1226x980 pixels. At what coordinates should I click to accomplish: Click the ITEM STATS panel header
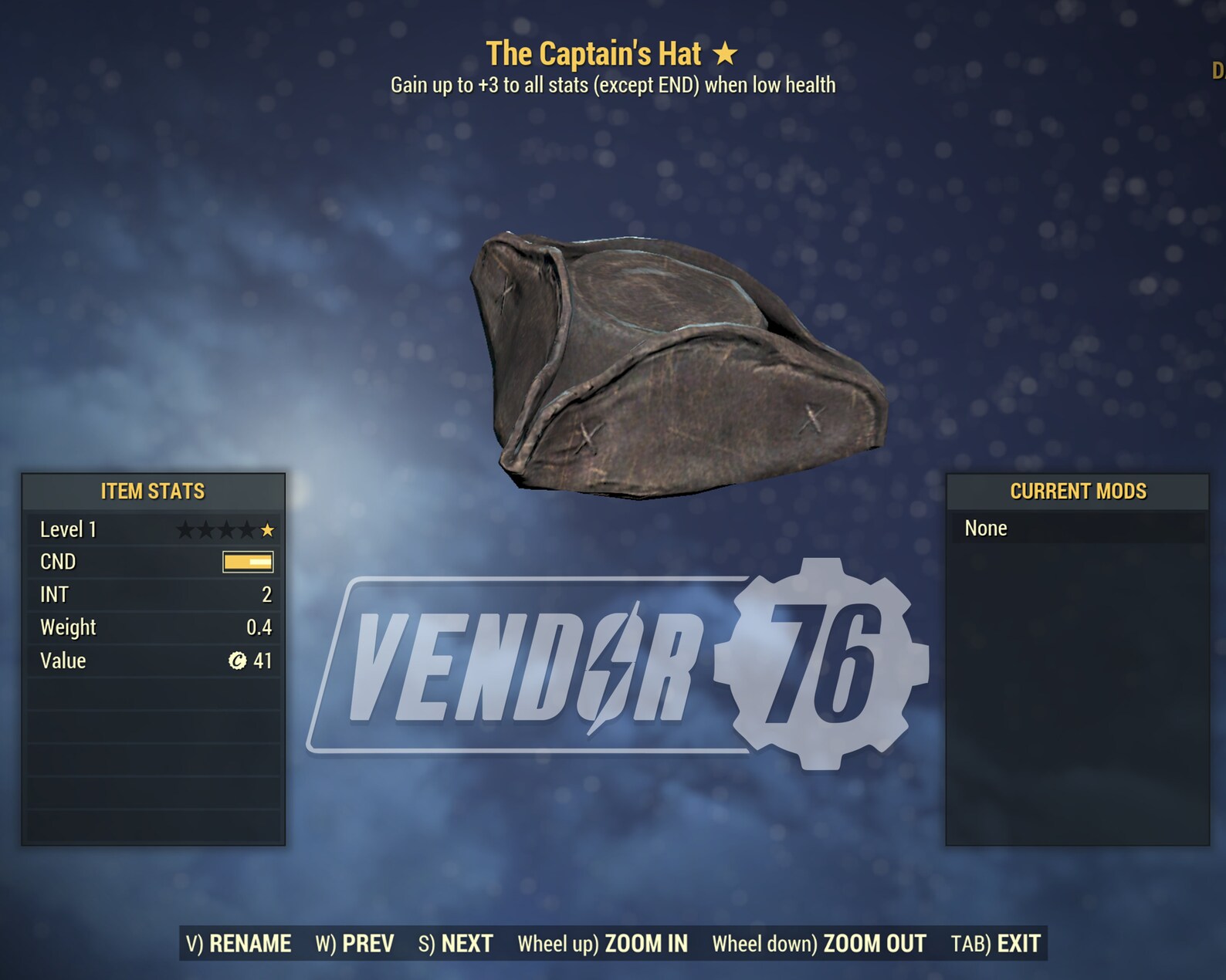[152, 491]
